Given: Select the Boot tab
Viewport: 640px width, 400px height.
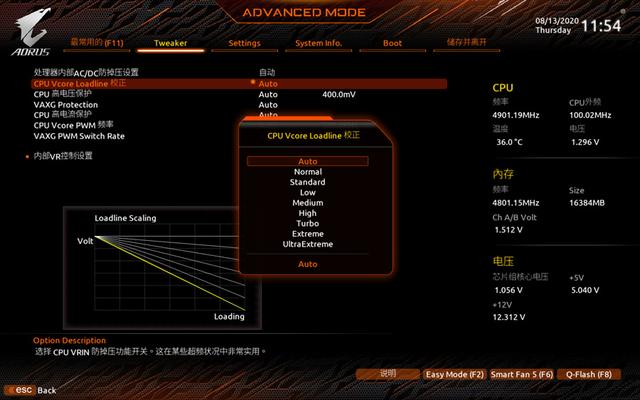Looking at the screenshot, I should pyautogui.click(x=392, y=43).
